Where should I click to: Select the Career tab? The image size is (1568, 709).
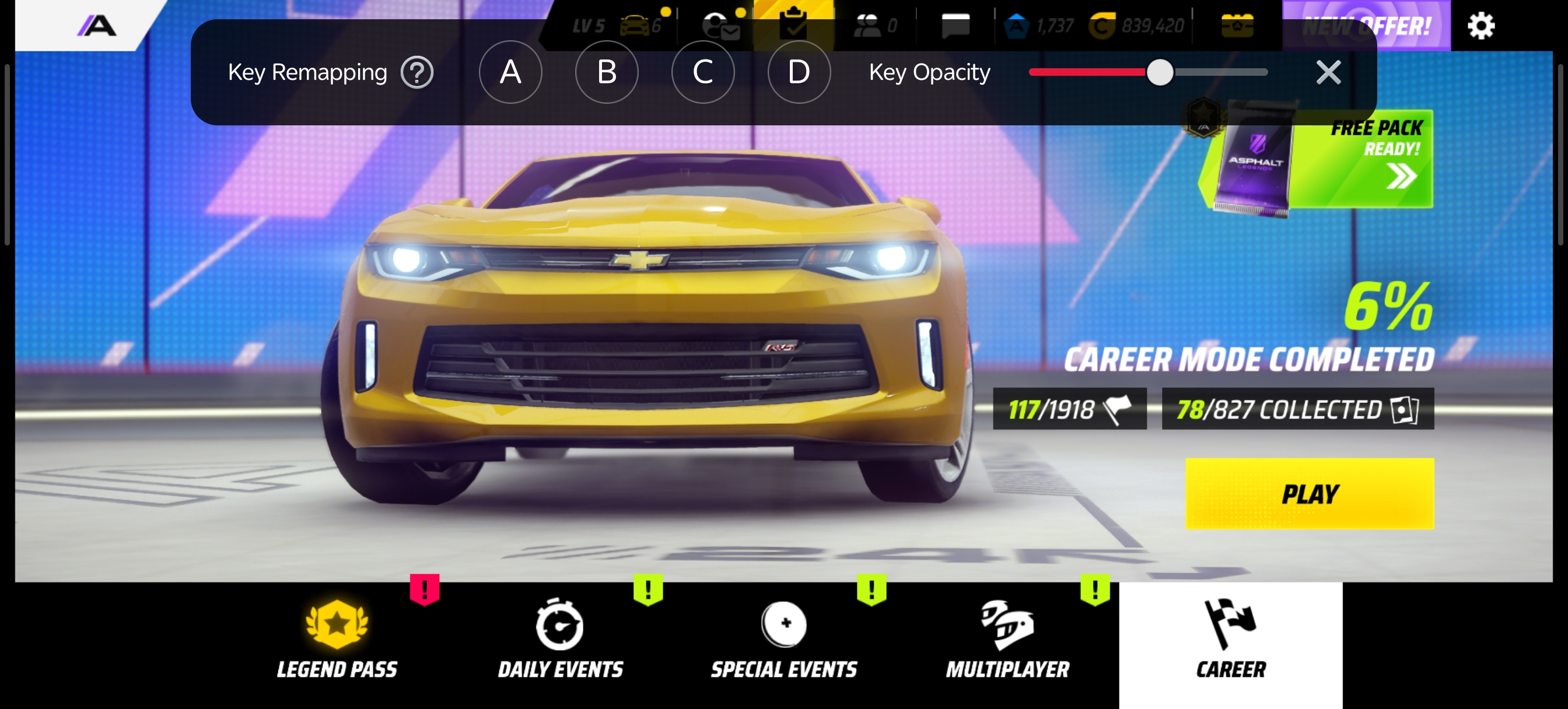coord(1230,639)
